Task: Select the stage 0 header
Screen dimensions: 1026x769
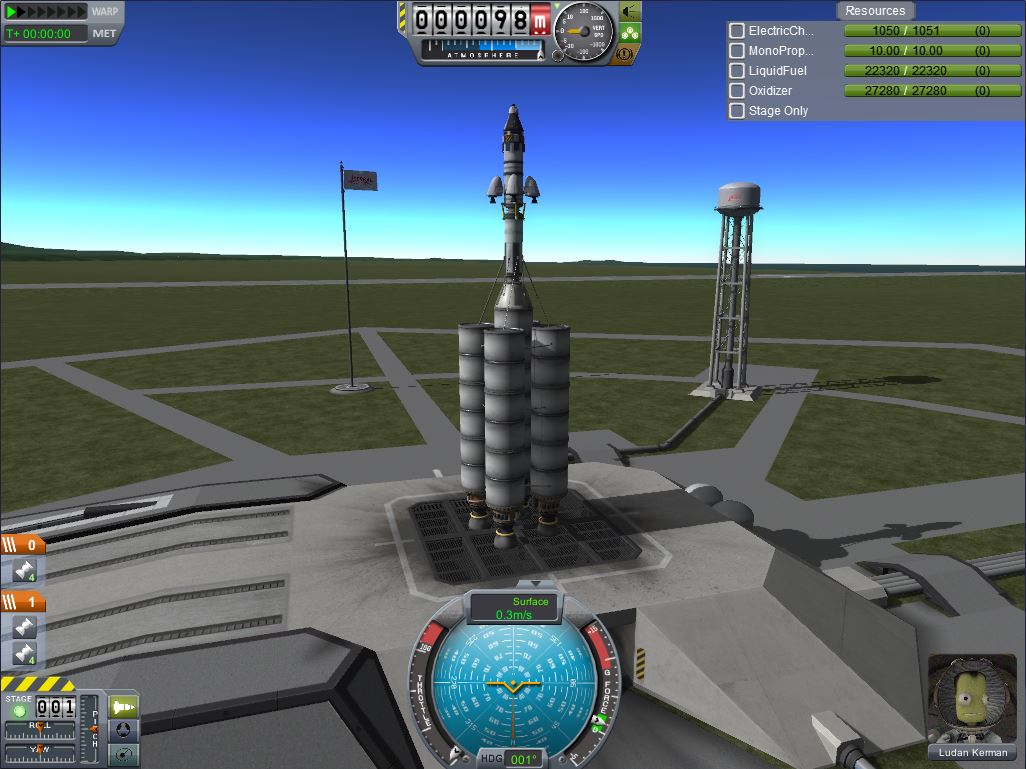Action: point(23,545)
